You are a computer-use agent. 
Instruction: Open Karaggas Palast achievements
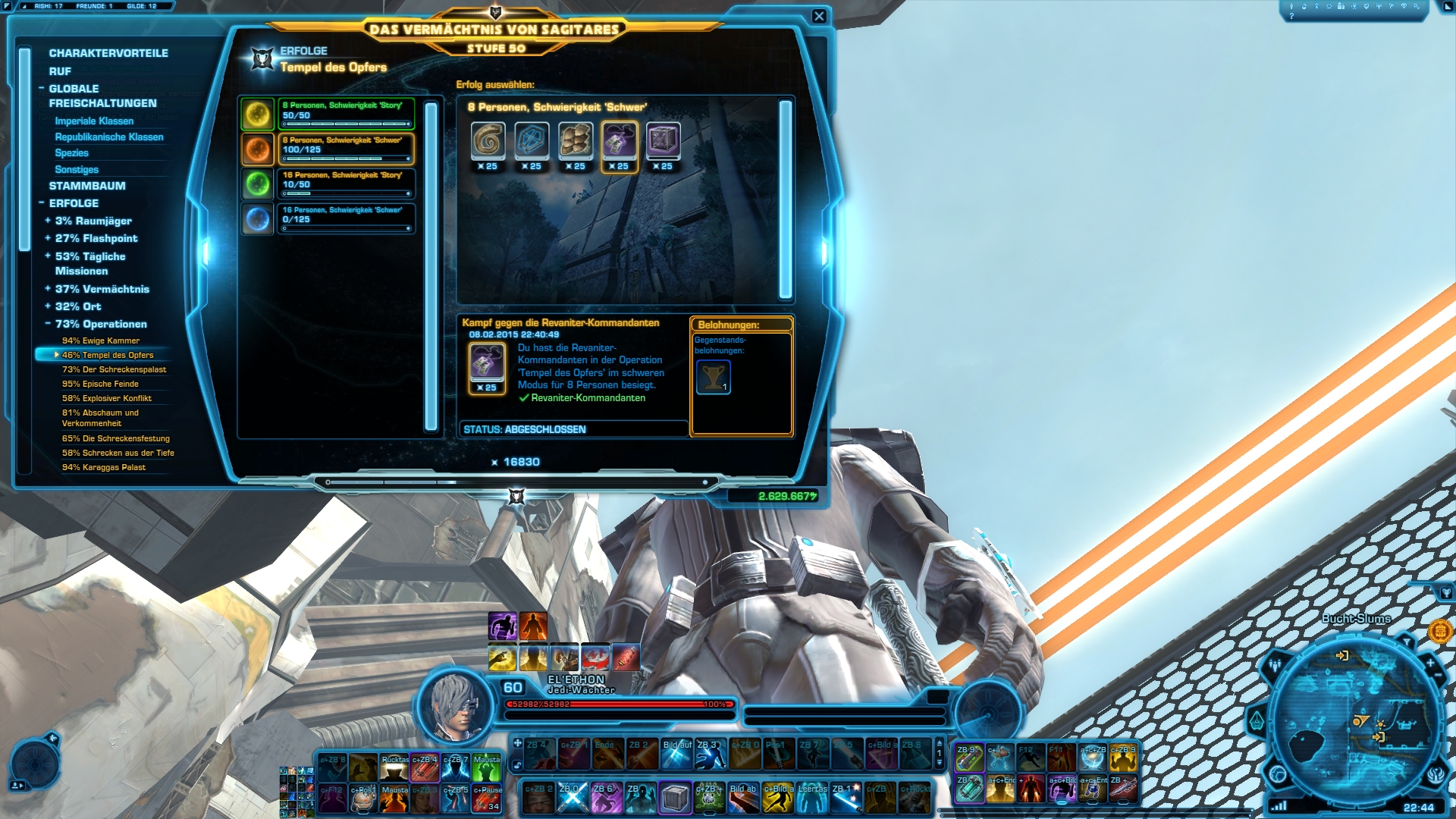point(104,468)
